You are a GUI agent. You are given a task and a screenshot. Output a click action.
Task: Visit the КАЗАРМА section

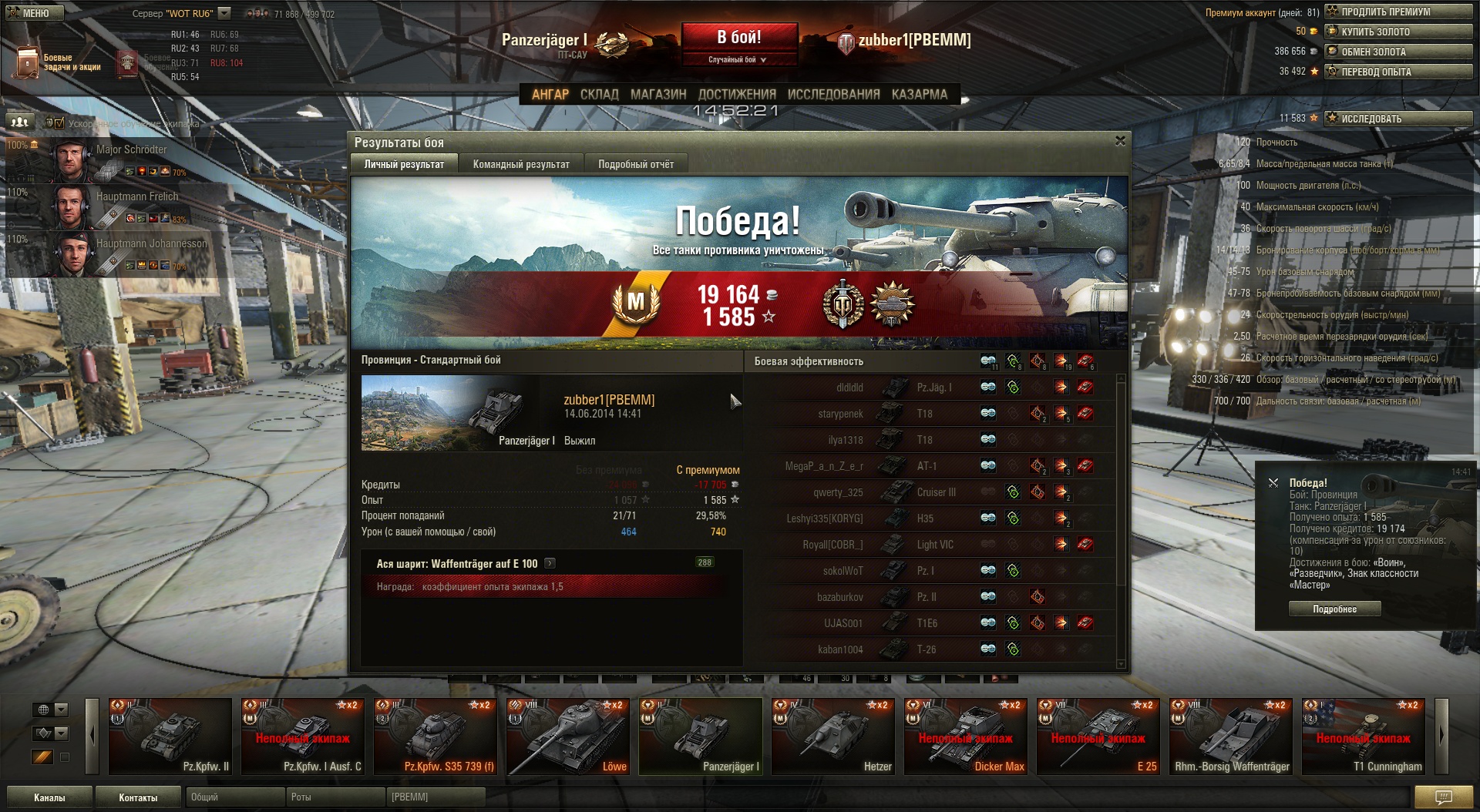tap(919, 95)
